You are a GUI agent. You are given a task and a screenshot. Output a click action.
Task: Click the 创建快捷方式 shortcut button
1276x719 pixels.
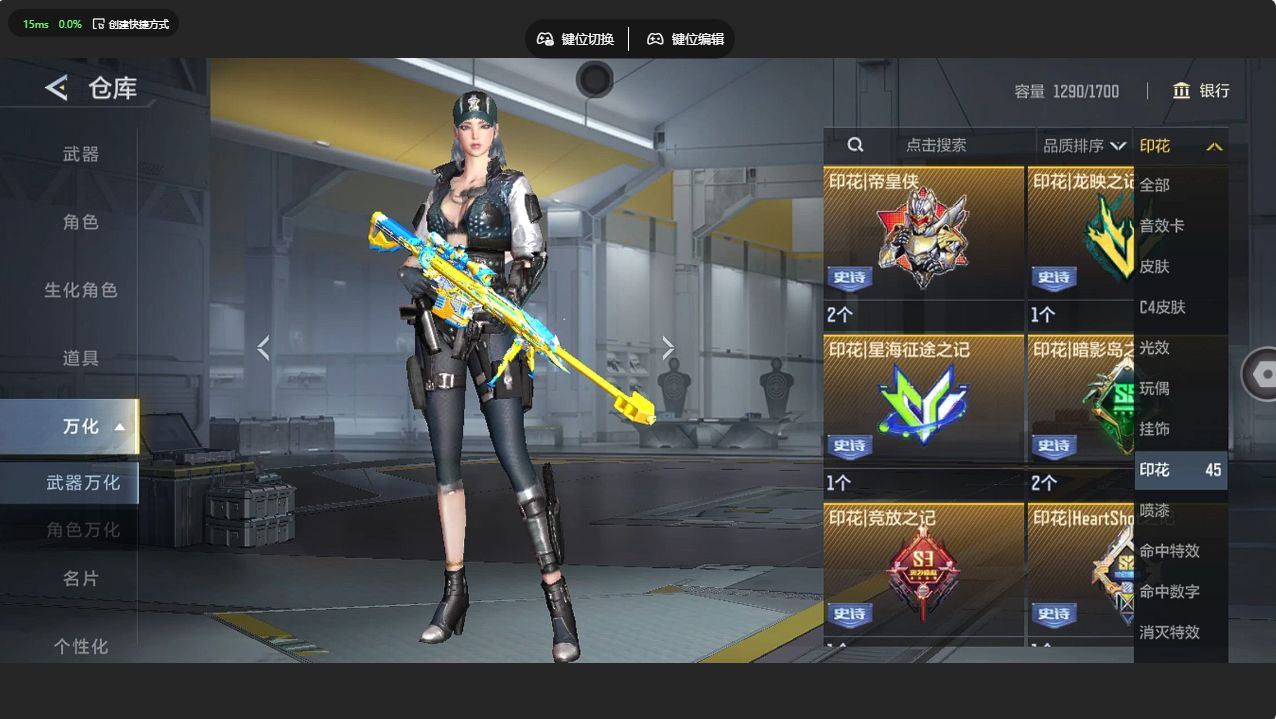(131, 24)
